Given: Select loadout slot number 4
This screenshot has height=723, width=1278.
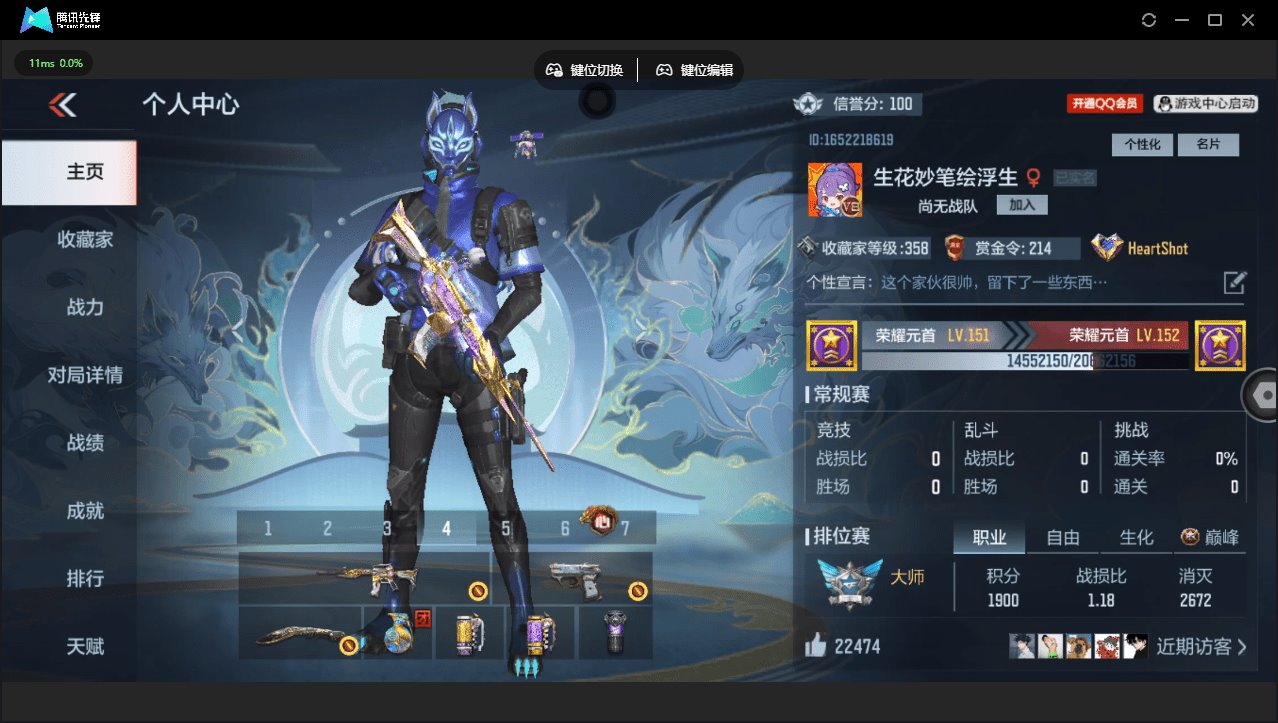Looking at the screenshot, I should click(x=446, y=529).
